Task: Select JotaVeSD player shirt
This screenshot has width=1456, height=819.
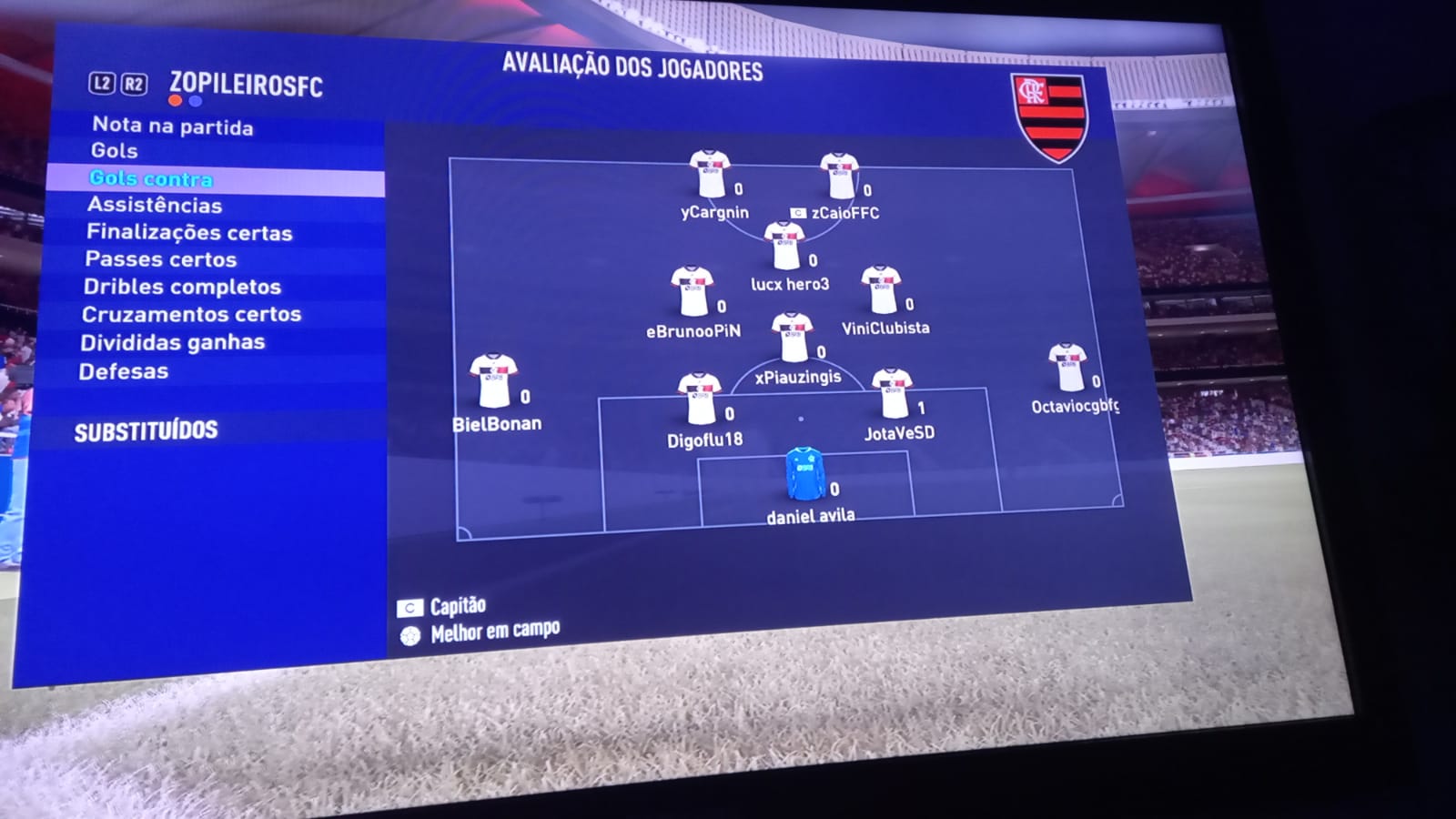Action: 891,392
